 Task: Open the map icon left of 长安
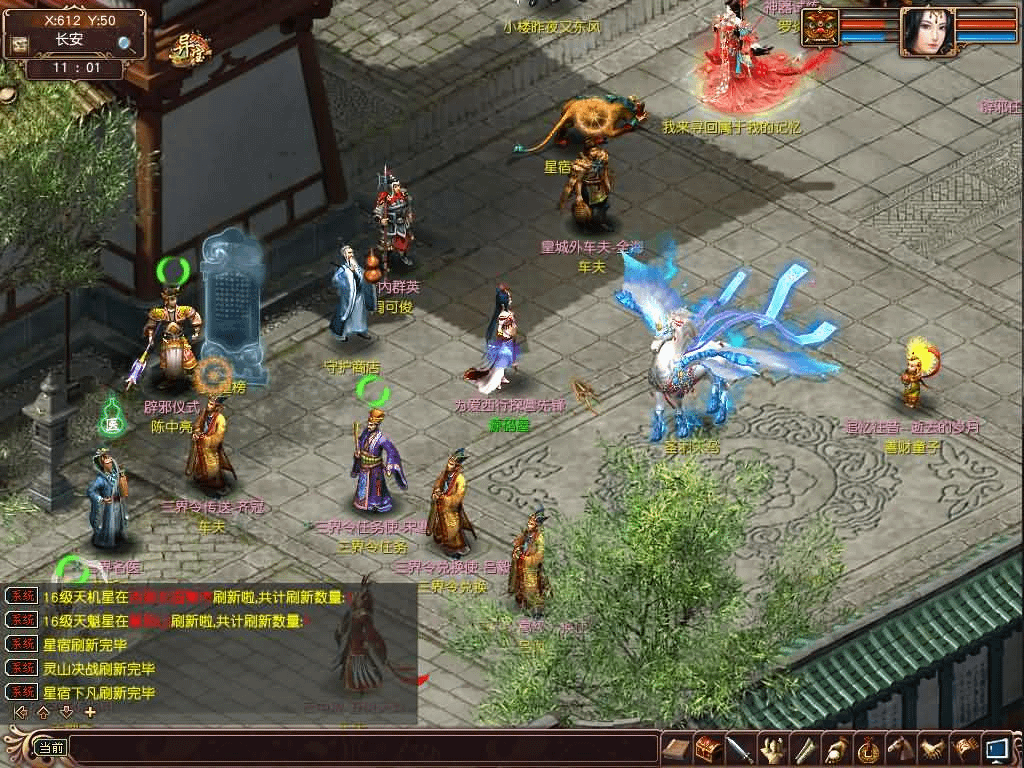[x=18, y=45]
